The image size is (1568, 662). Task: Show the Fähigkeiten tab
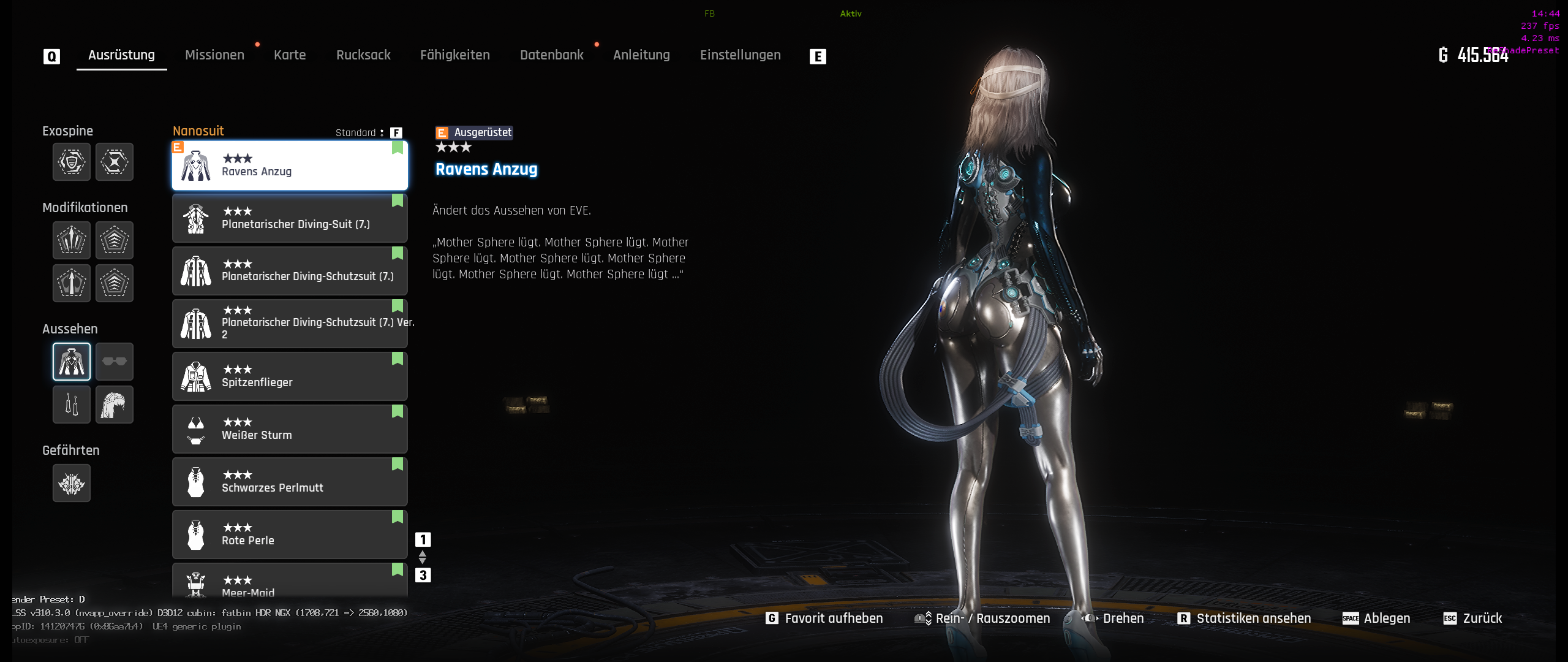(x=455, y=55)
